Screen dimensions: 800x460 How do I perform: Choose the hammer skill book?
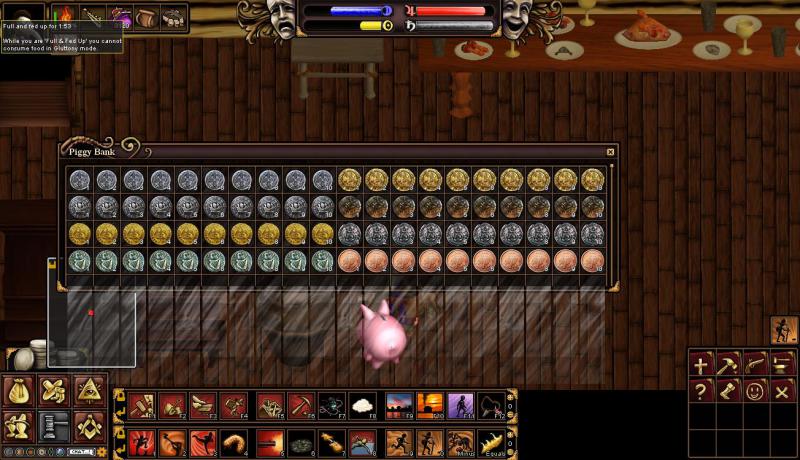point(728,364)
